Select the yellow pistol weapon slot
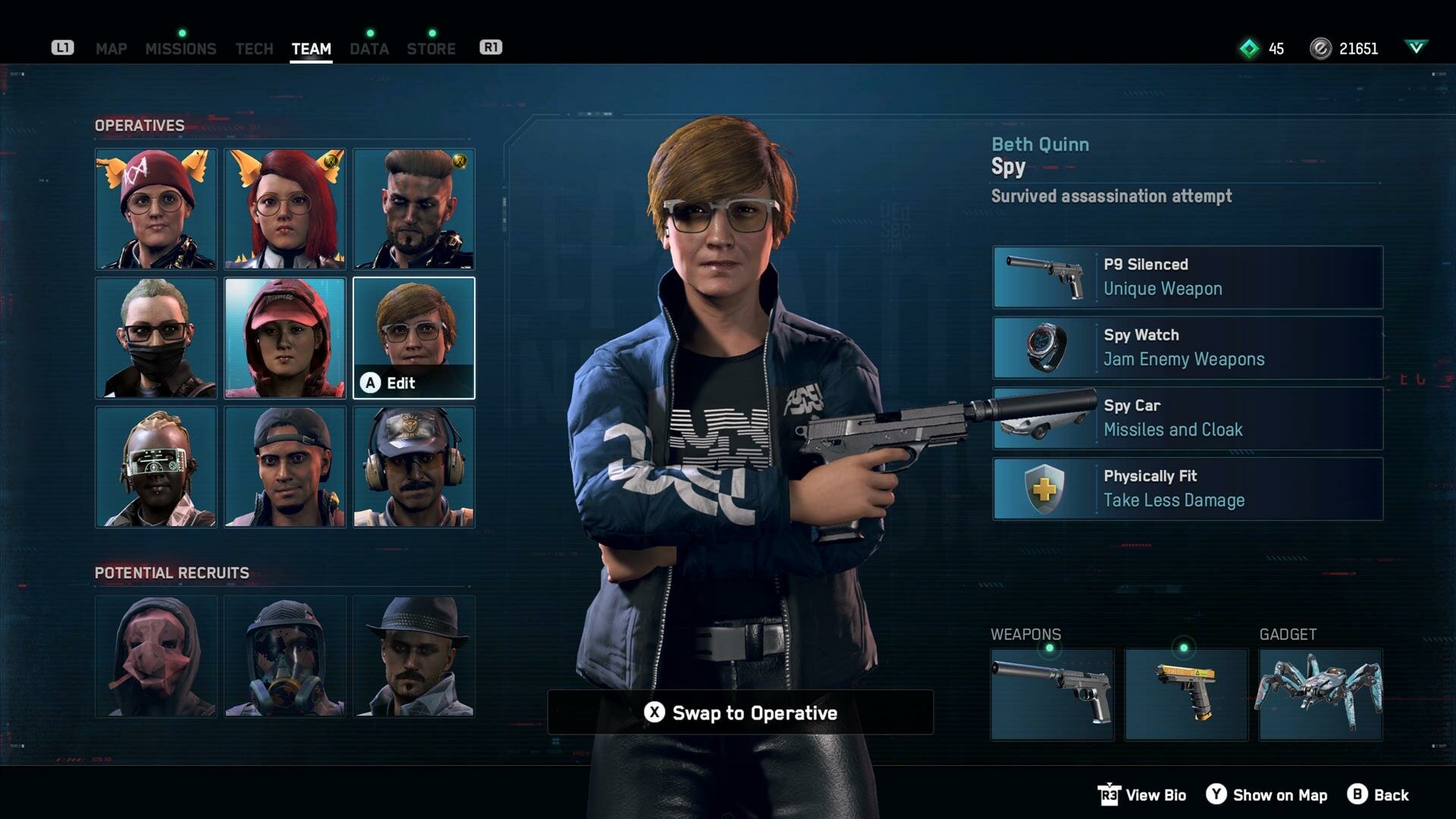This screenshot has width=1456, height=819. click(x=1186, y=695)
